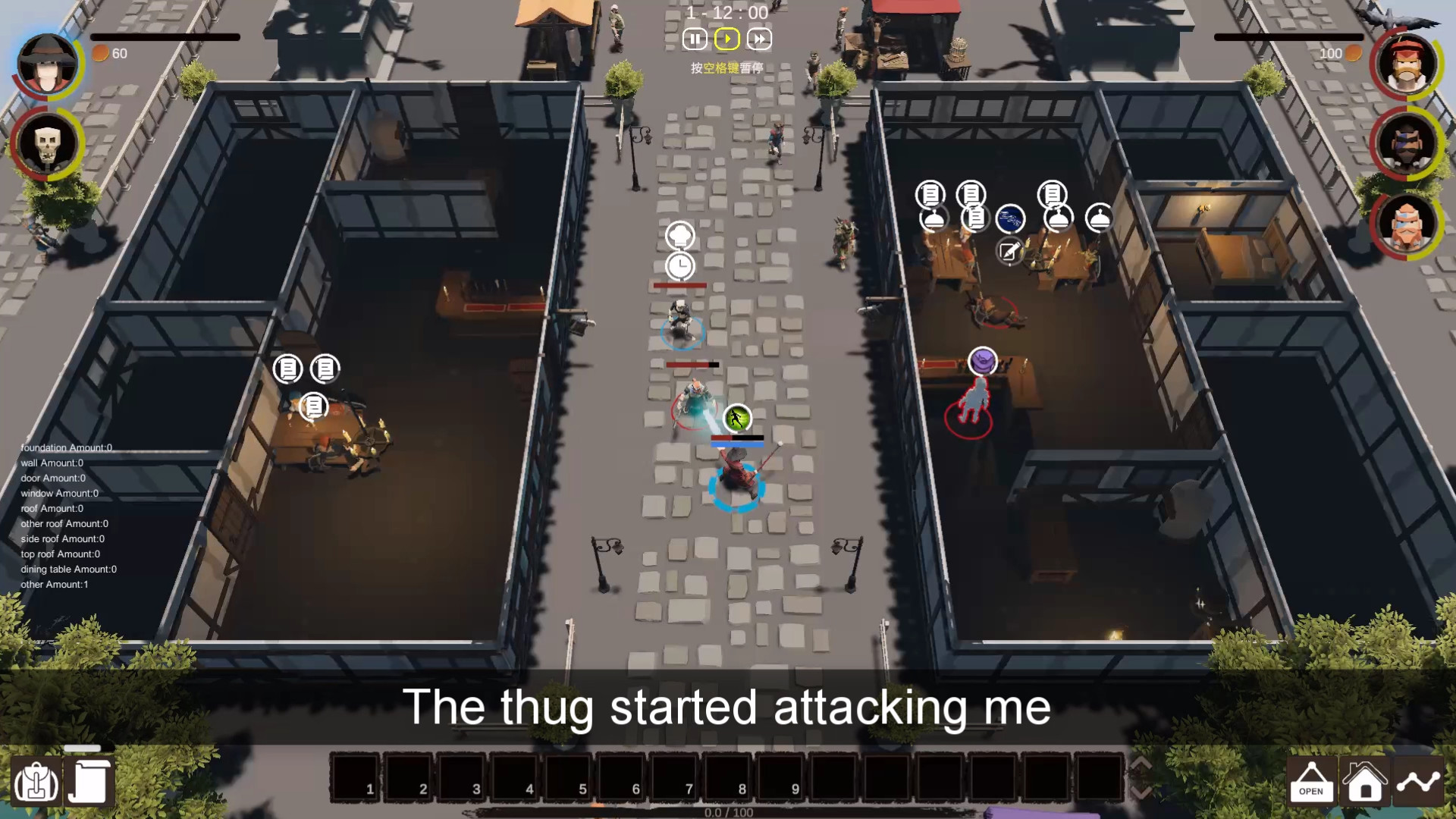This screenshot has height=819, width=1456.
Task: Click the chef hat icon above the cook
Action: (682, 234)
